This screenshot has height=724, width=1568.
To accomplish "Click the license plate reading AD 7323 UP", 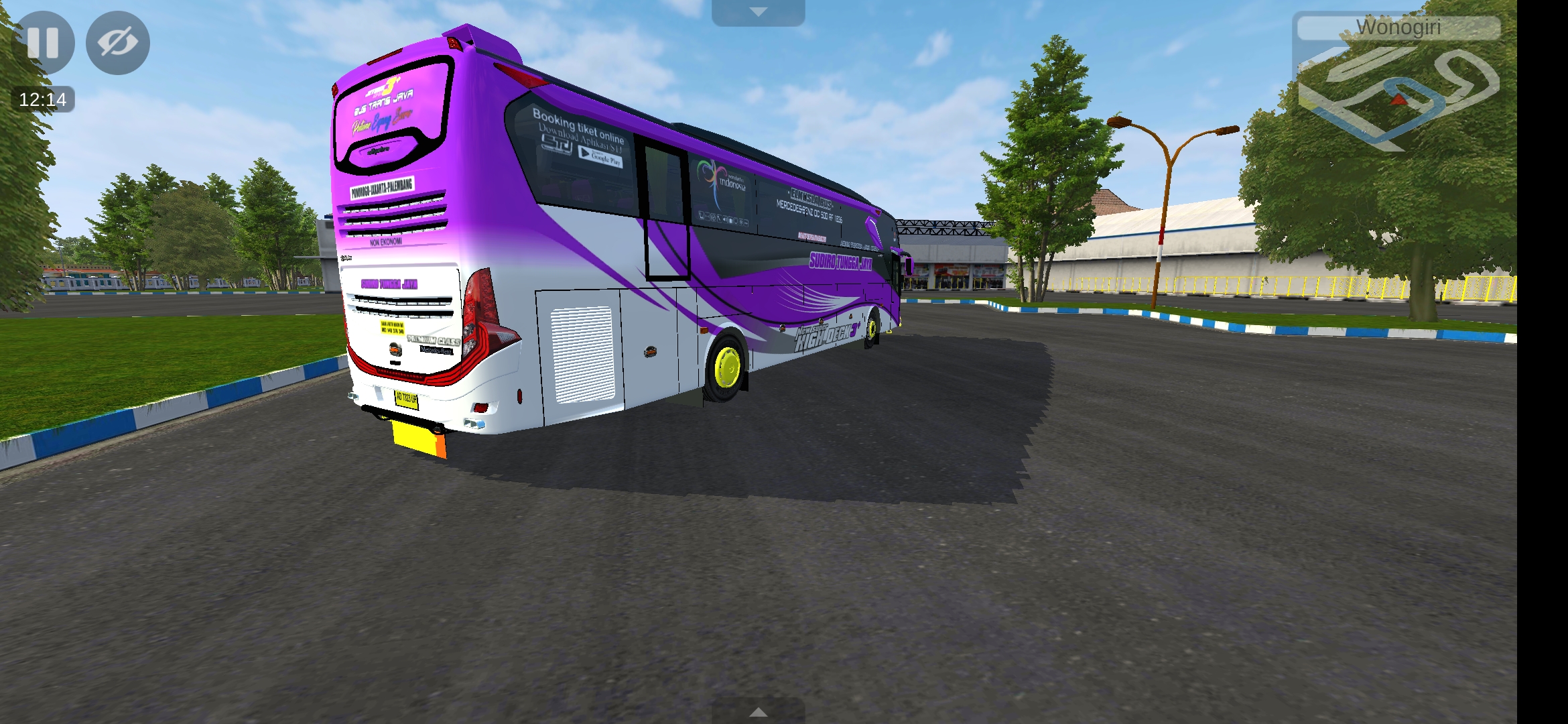I will (x=407, y=400).
